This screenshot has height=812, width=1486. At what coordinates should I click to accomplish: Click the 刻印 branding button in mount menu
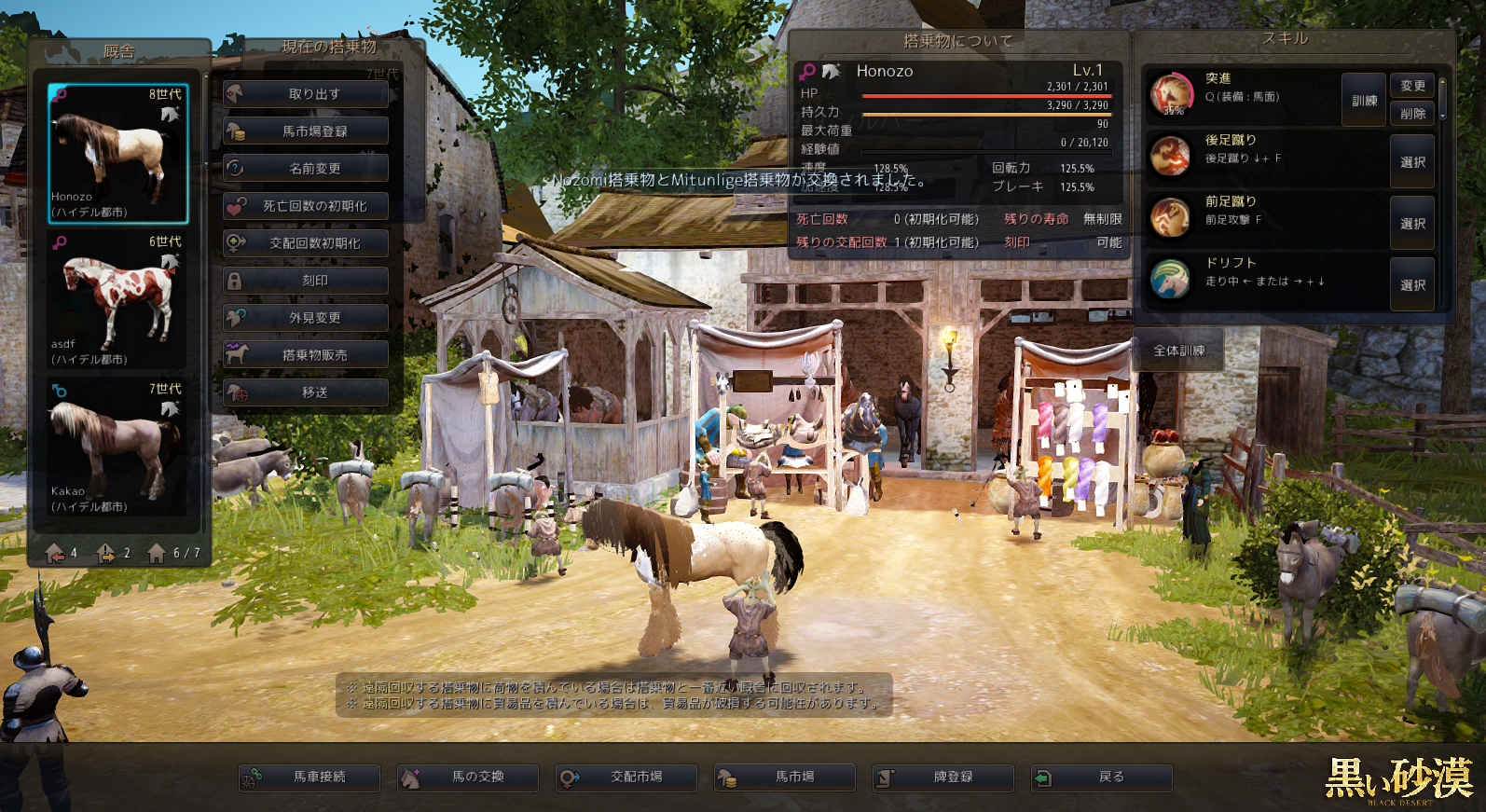[x=306, y=281]
